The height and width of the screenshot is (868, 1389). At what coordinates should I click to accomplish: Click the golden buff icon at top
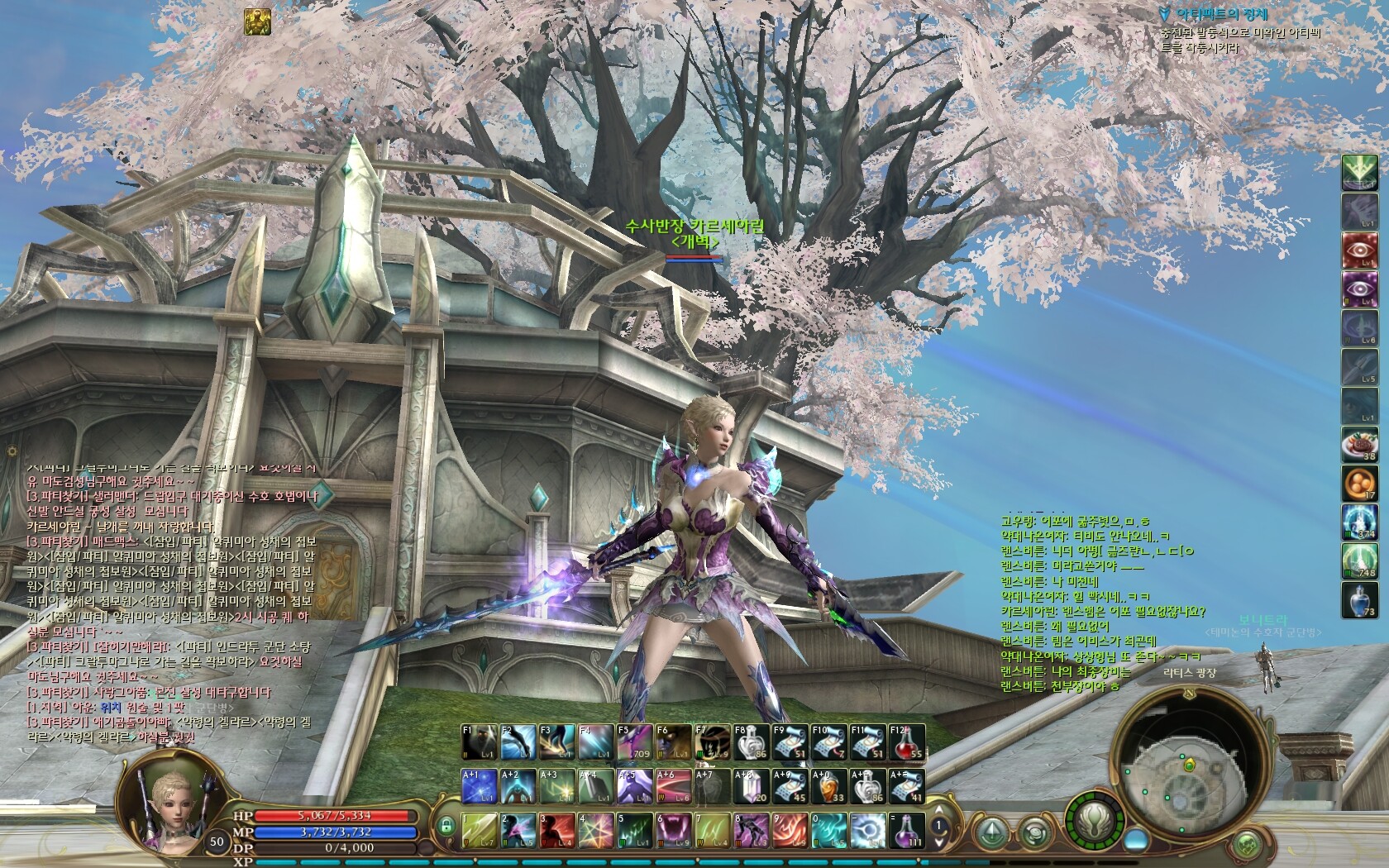click(x=257, y=21)
